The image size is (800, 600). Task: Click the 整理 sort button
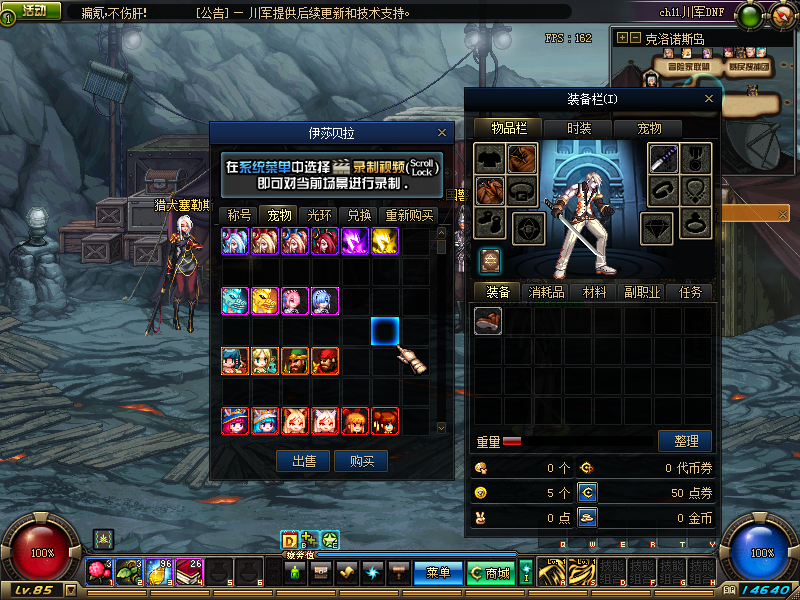click(x=685, y=441)
